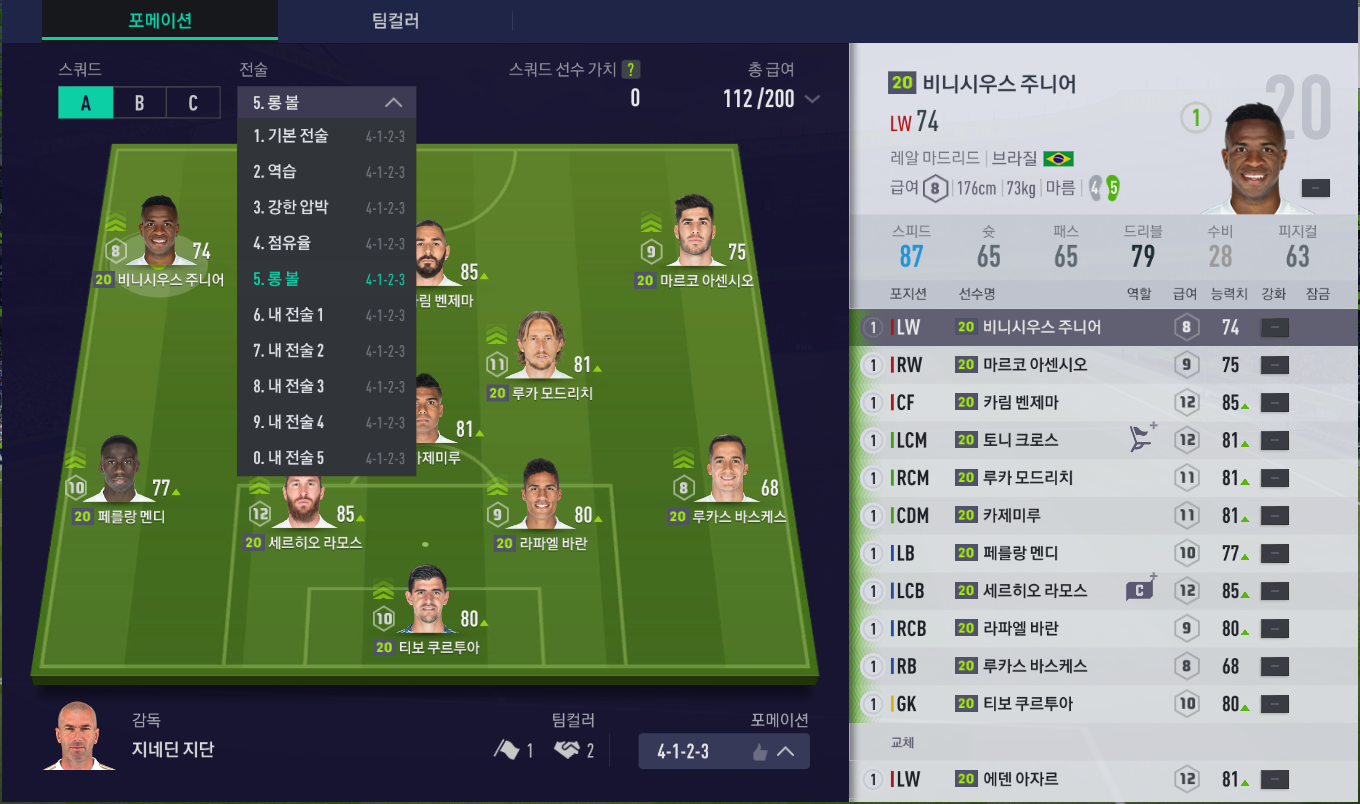Select squad B

139,103
